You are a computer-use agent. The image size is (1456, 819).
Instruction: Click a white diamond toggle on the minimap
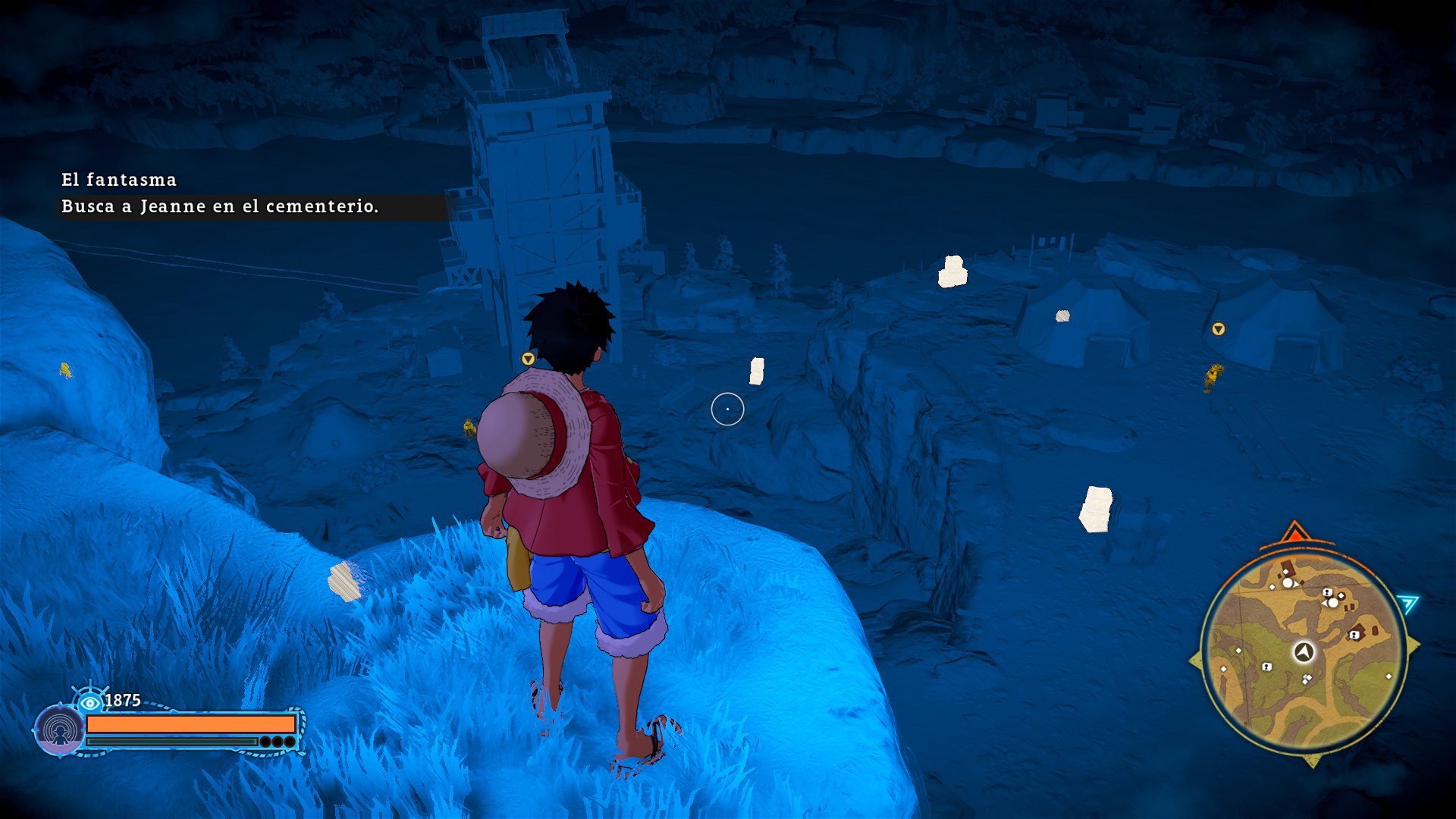1286,571
